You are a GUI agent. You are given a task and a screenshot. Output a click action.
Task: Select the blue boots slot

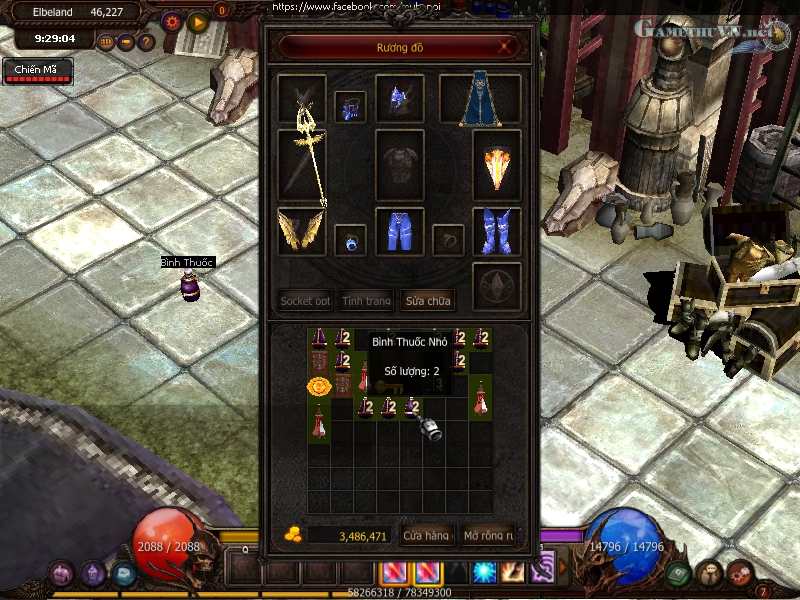(x=496, y=231)
